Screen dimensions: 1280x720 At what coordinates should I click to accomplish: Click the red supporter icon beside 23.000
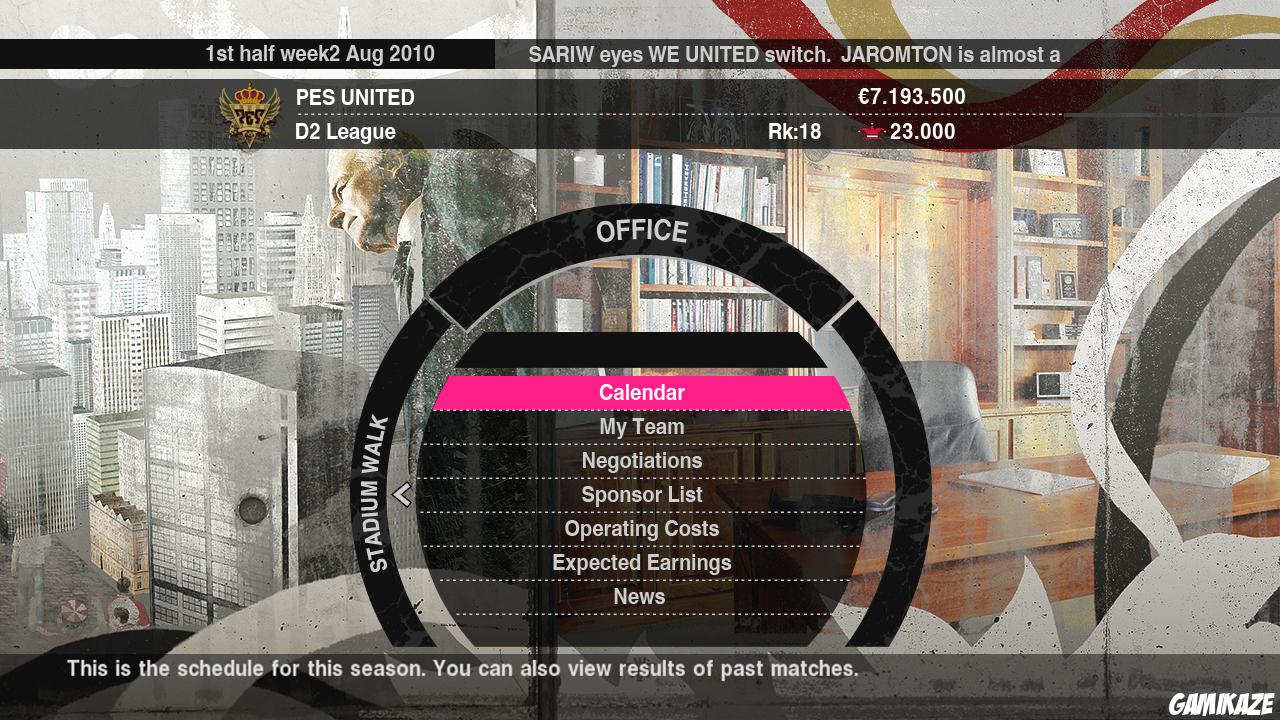[x=873, y=131]
